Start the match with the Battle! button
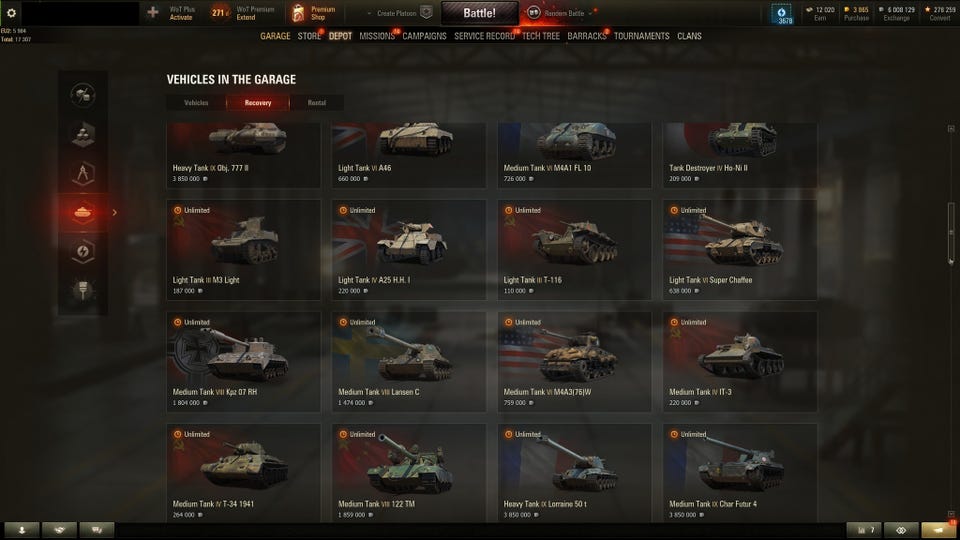 coord(479,13)
